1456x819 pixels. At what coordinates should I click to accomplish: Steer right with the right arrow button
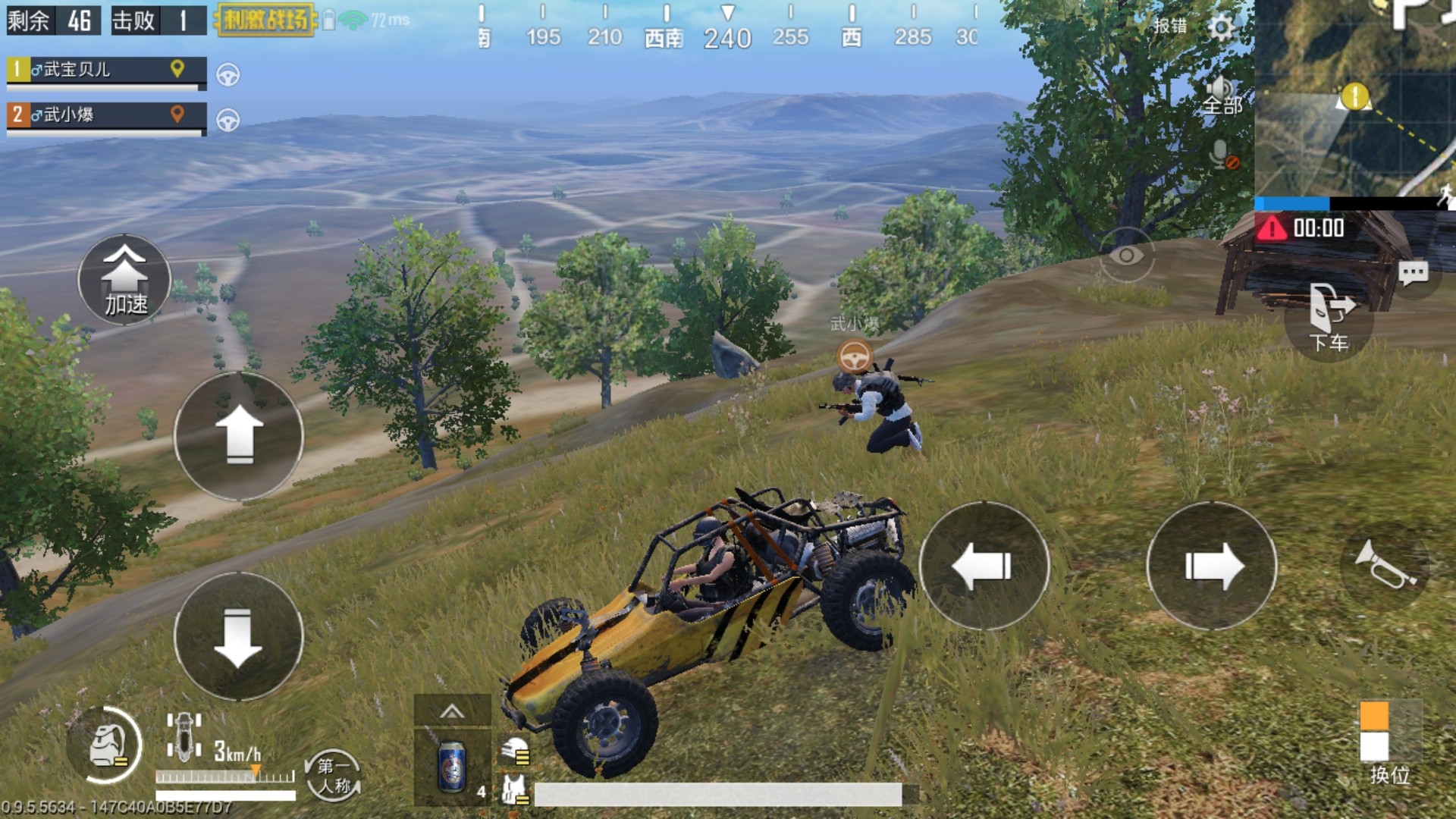[1212, 566]
